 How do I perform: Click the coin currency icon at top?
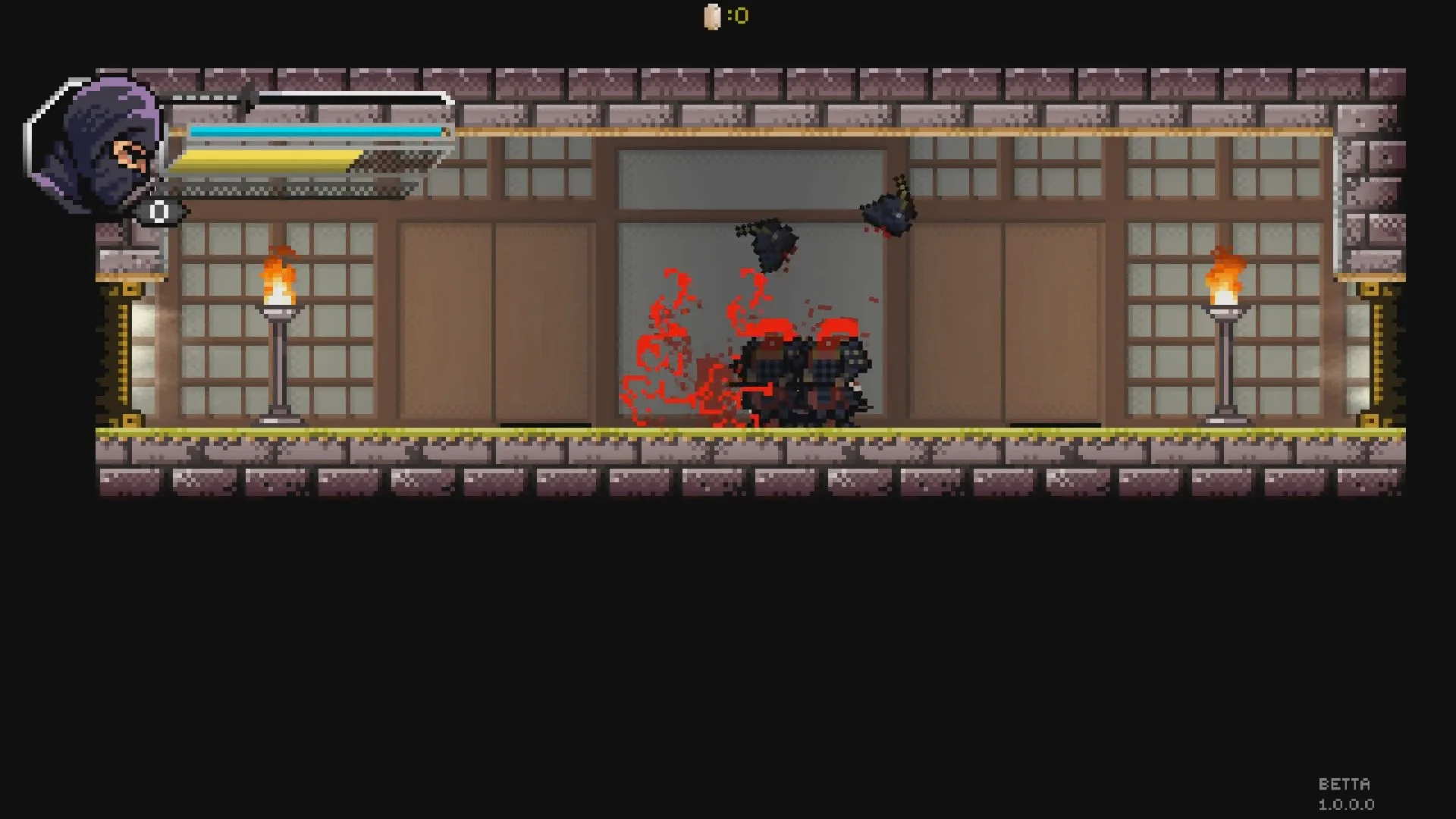click(711, 15)
